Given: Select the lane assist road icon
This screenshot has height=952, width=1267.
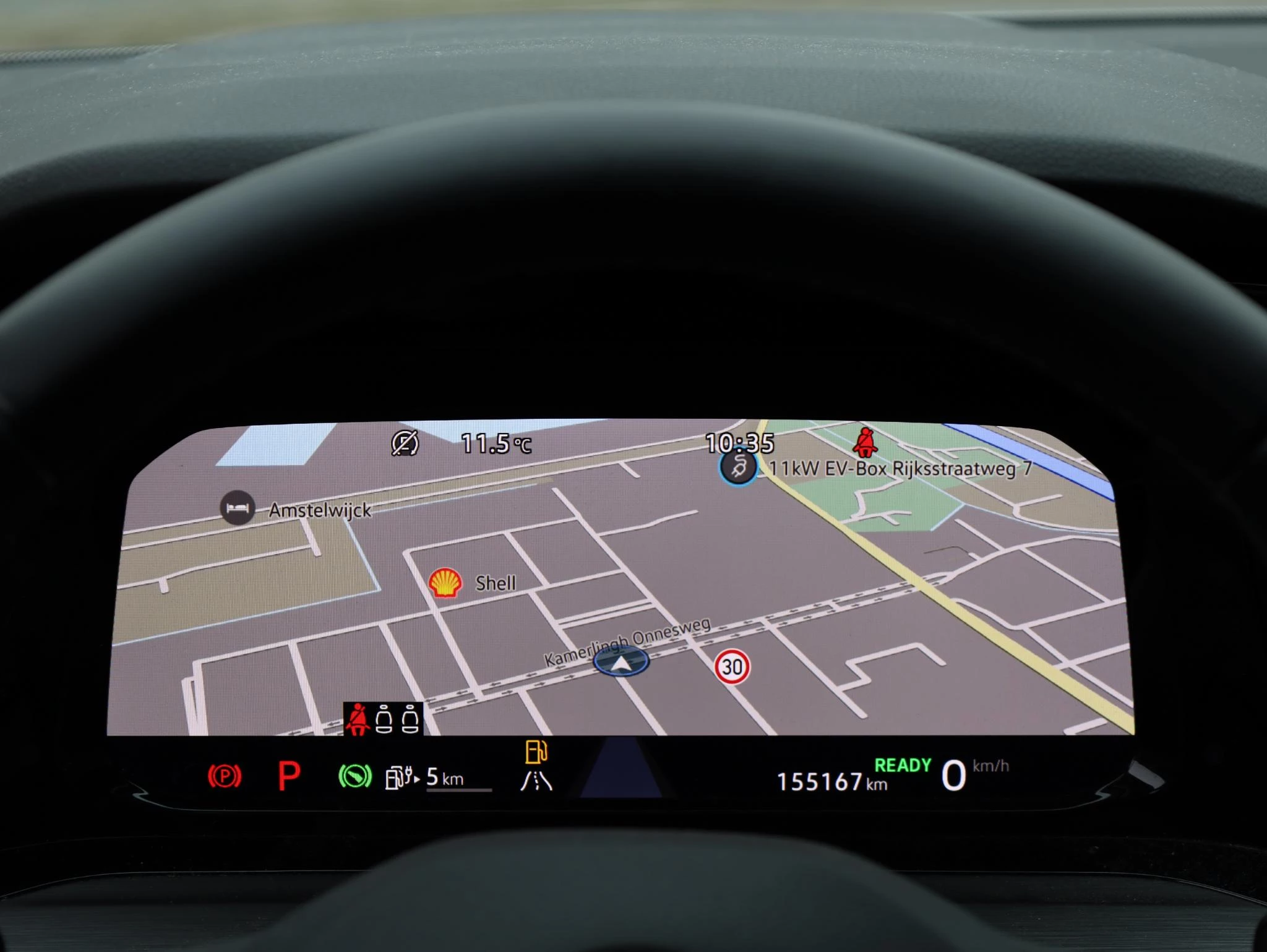Looking at the screenshot, I should 536,781.
